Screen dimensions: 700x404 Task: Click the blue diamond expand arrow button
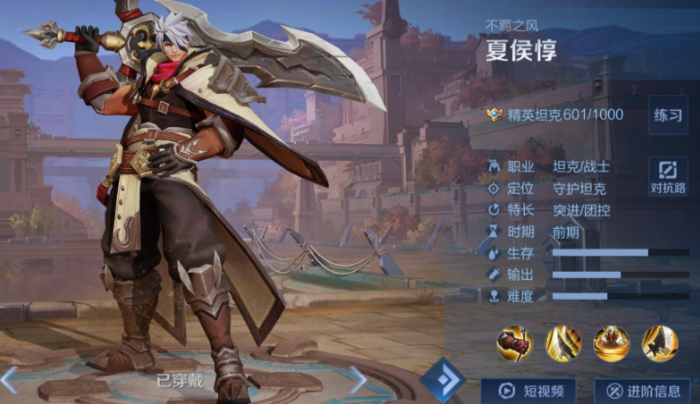[443, 380]
